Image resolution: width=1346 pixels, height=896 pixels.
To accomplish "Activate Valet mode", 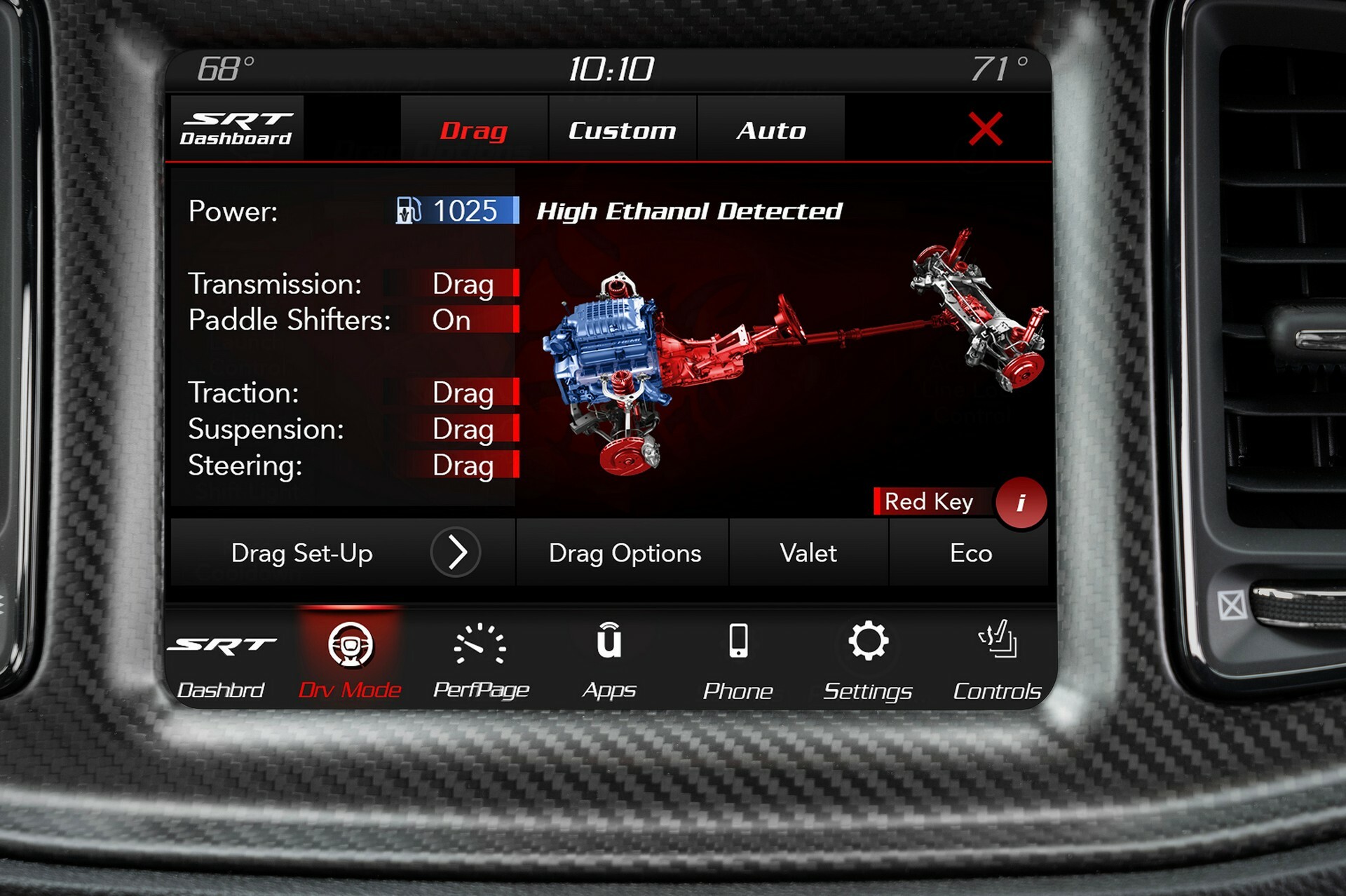I will pyautogui.click(x=808, y=552).
